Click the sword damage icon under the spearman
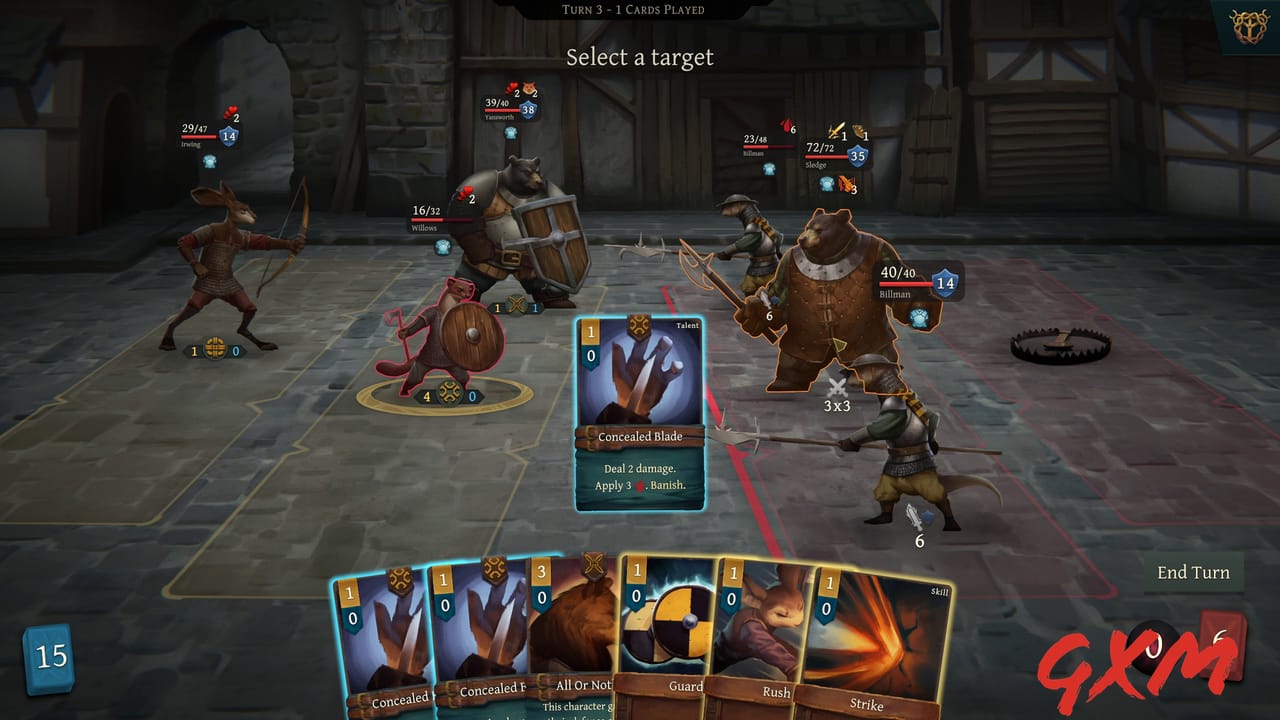 (912, 516)
